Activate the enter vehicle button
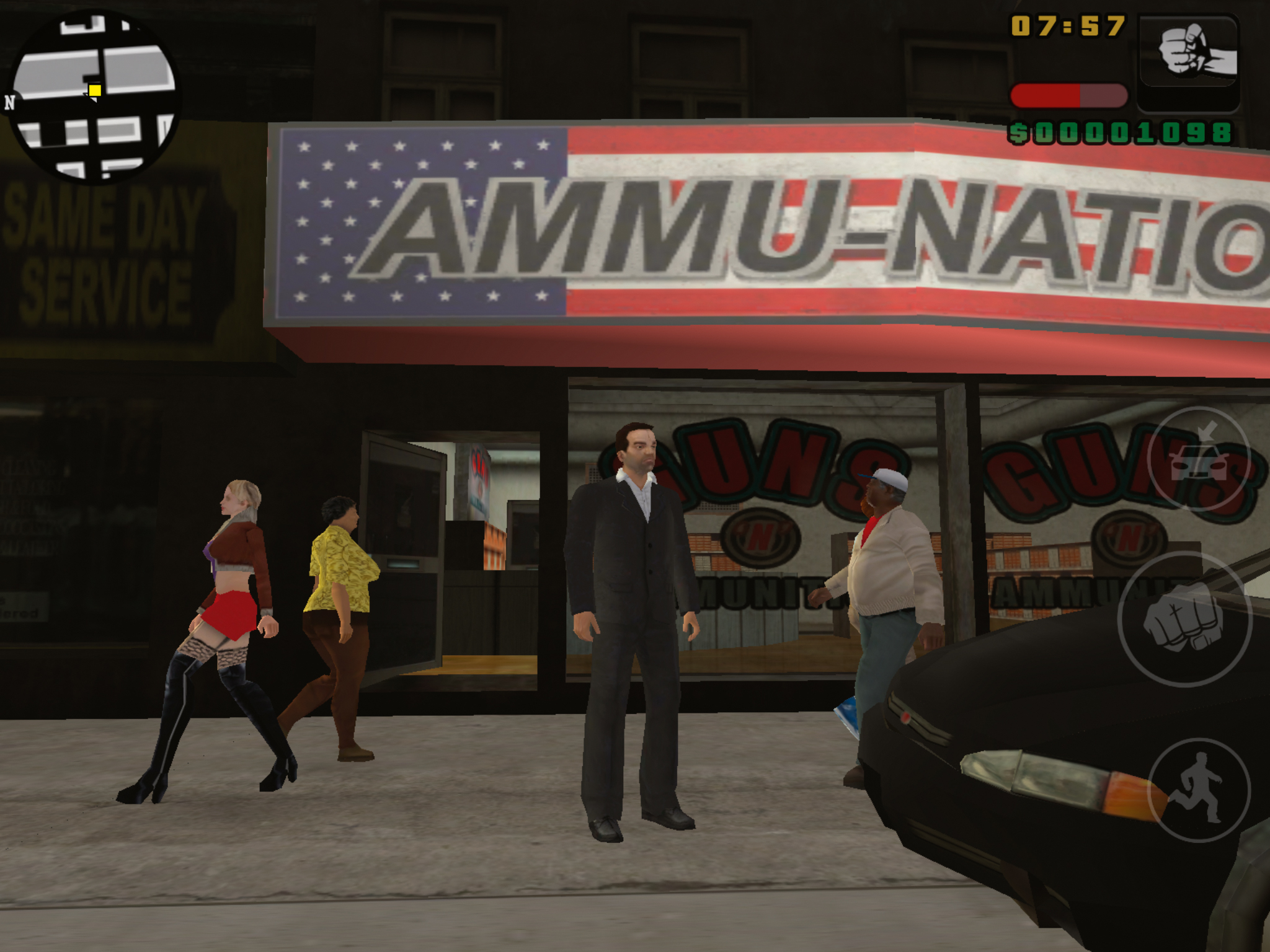The image size is (1270, 952). tap(1197, 459)
